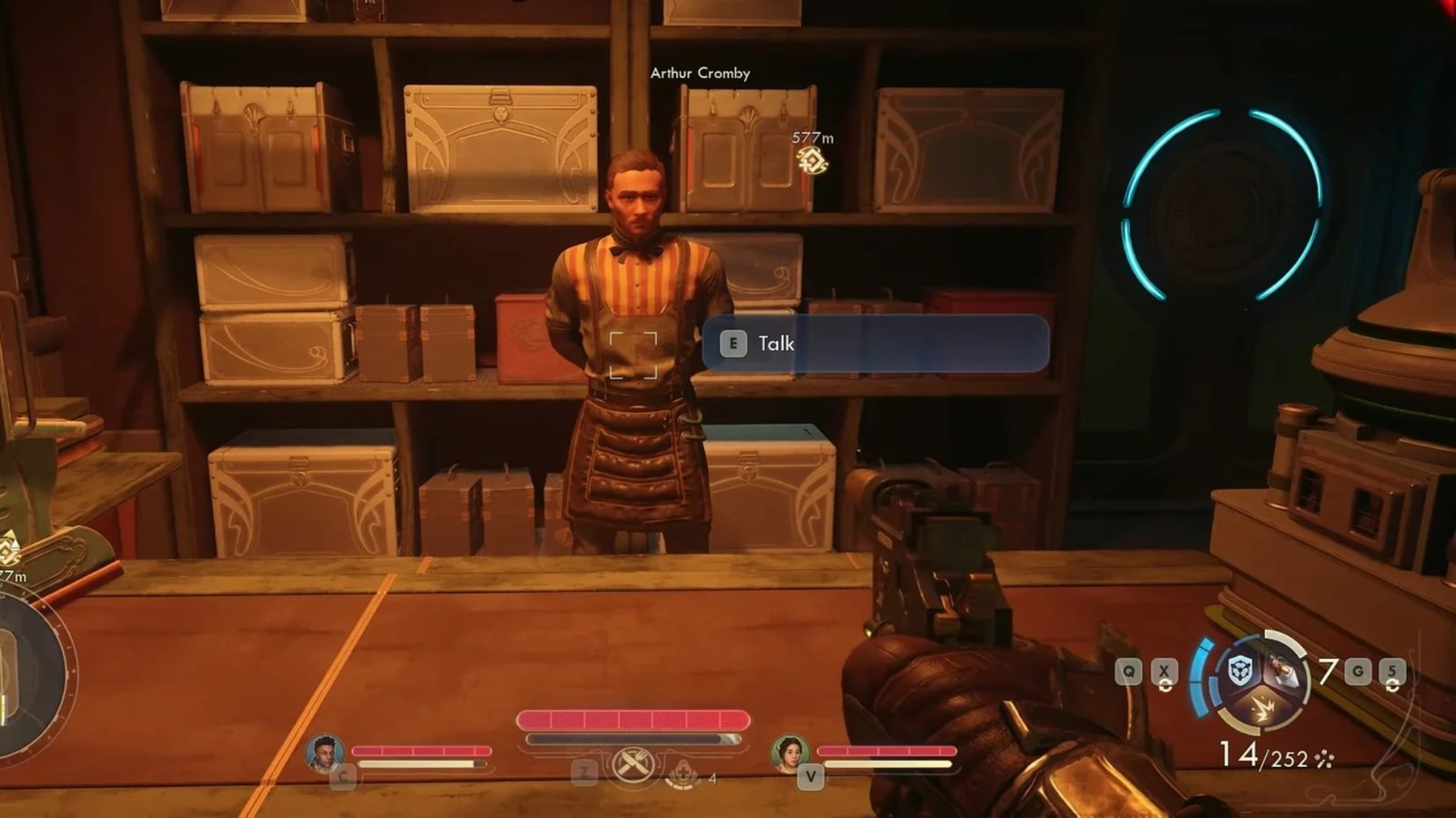Image resolution: width=1456 pixels, height=818 pixels.
Task: Select the throwable item wheel slot
Action: coord(1284,673)
